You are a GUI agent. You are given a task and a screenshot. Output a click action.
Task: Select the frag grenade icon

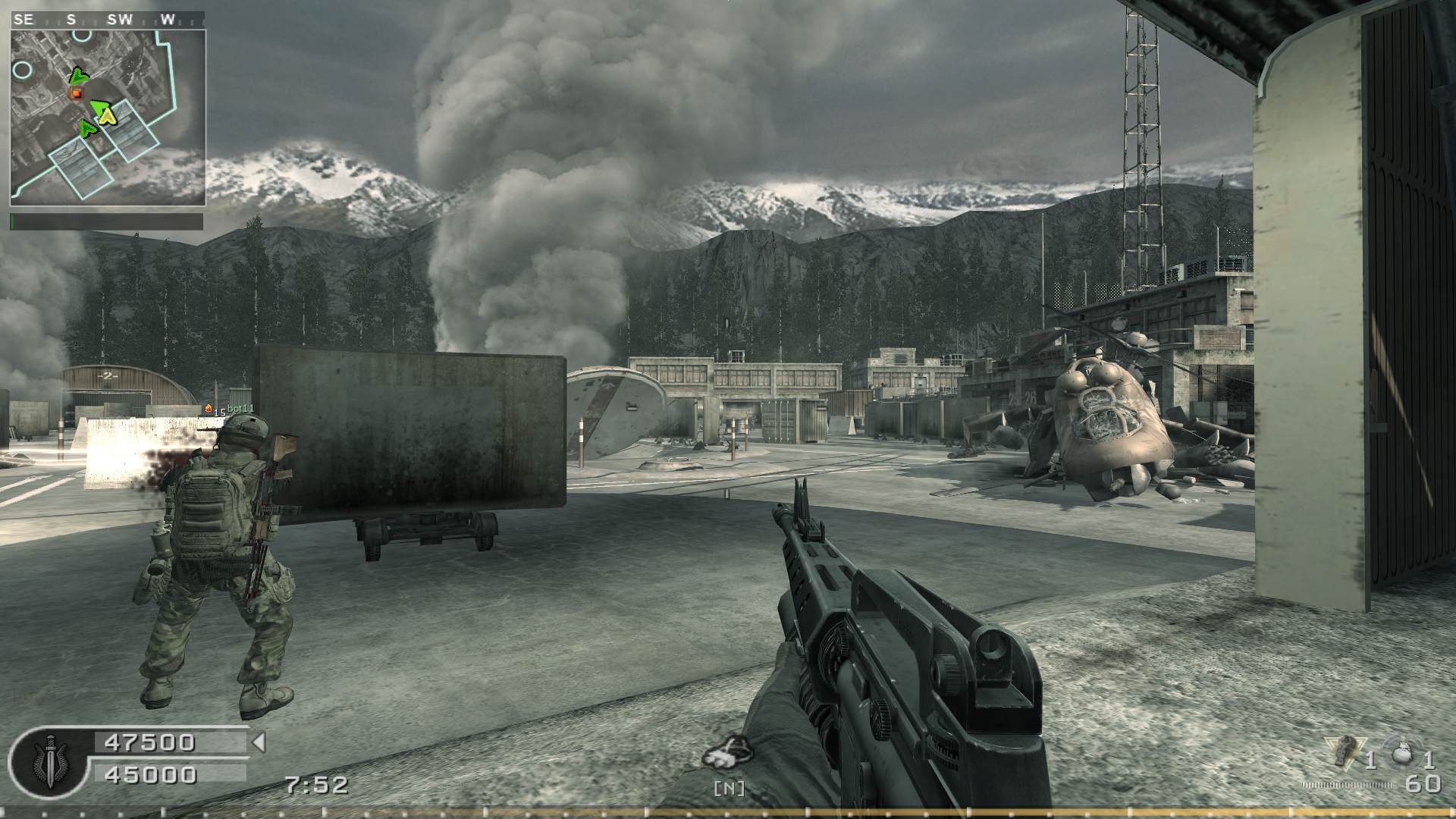1403,755
